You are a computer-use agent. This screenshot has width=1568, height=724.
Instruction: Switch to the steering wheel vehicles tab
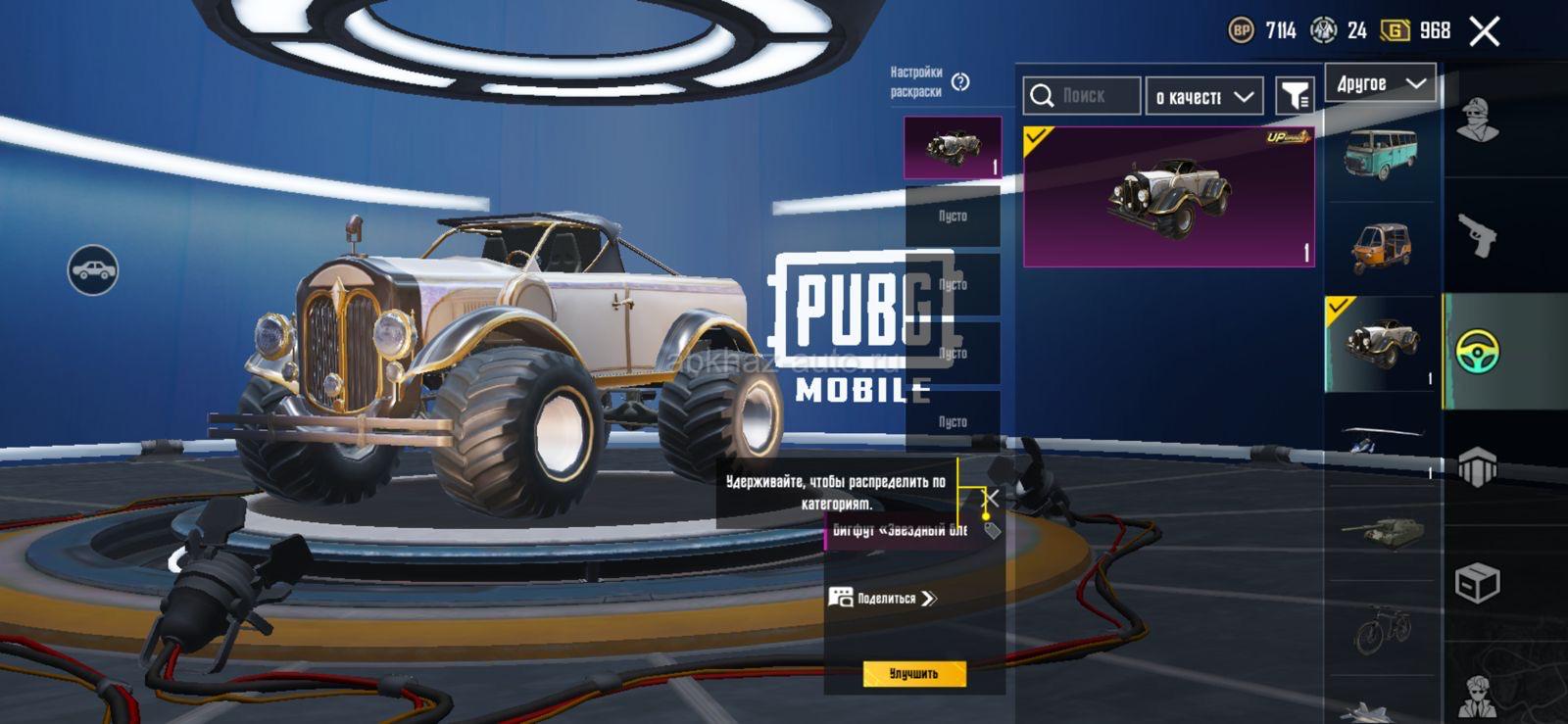1478,351
